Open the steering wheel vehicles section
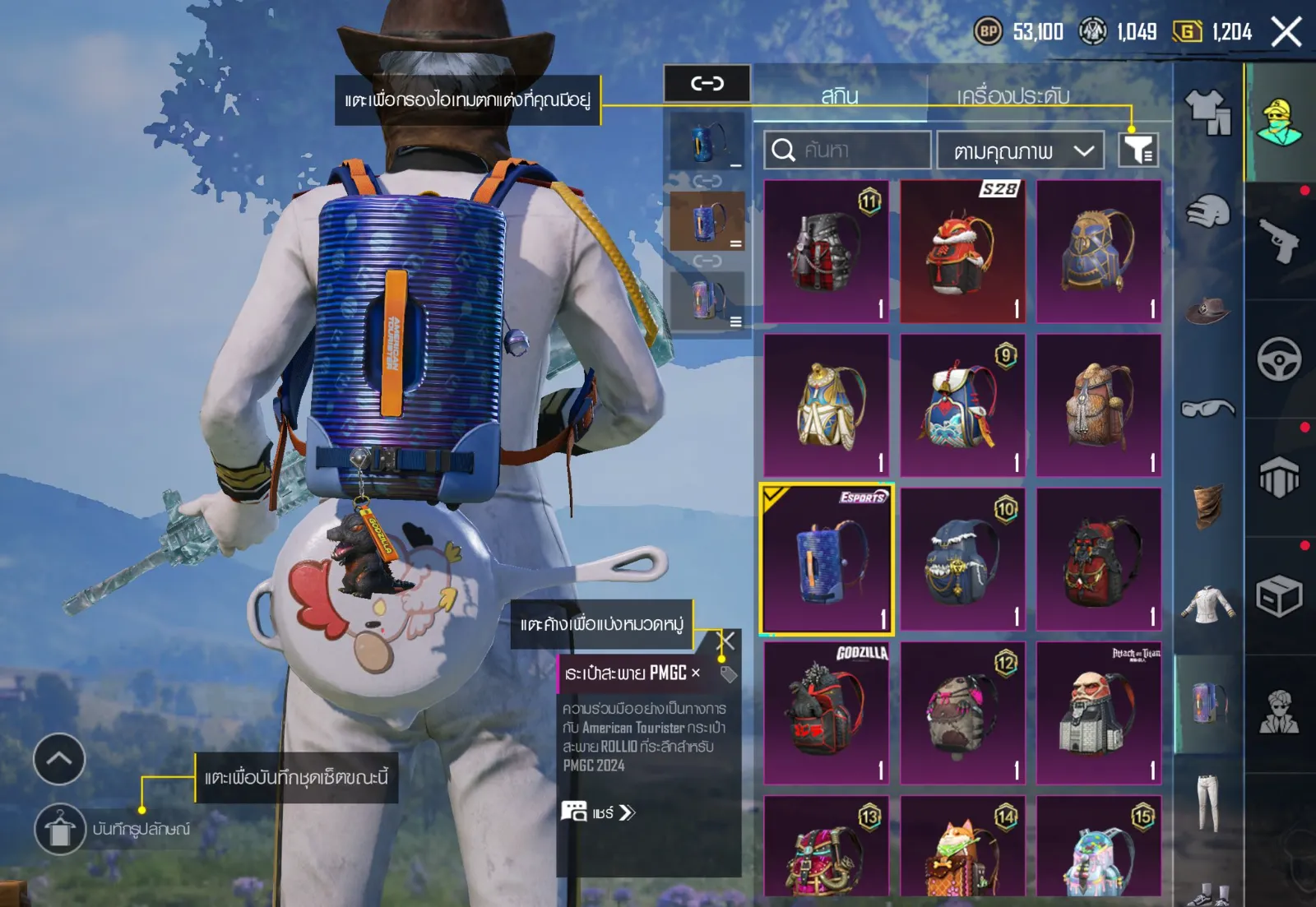Viewport: 1316px width, 907px height. coord(1280,359)
